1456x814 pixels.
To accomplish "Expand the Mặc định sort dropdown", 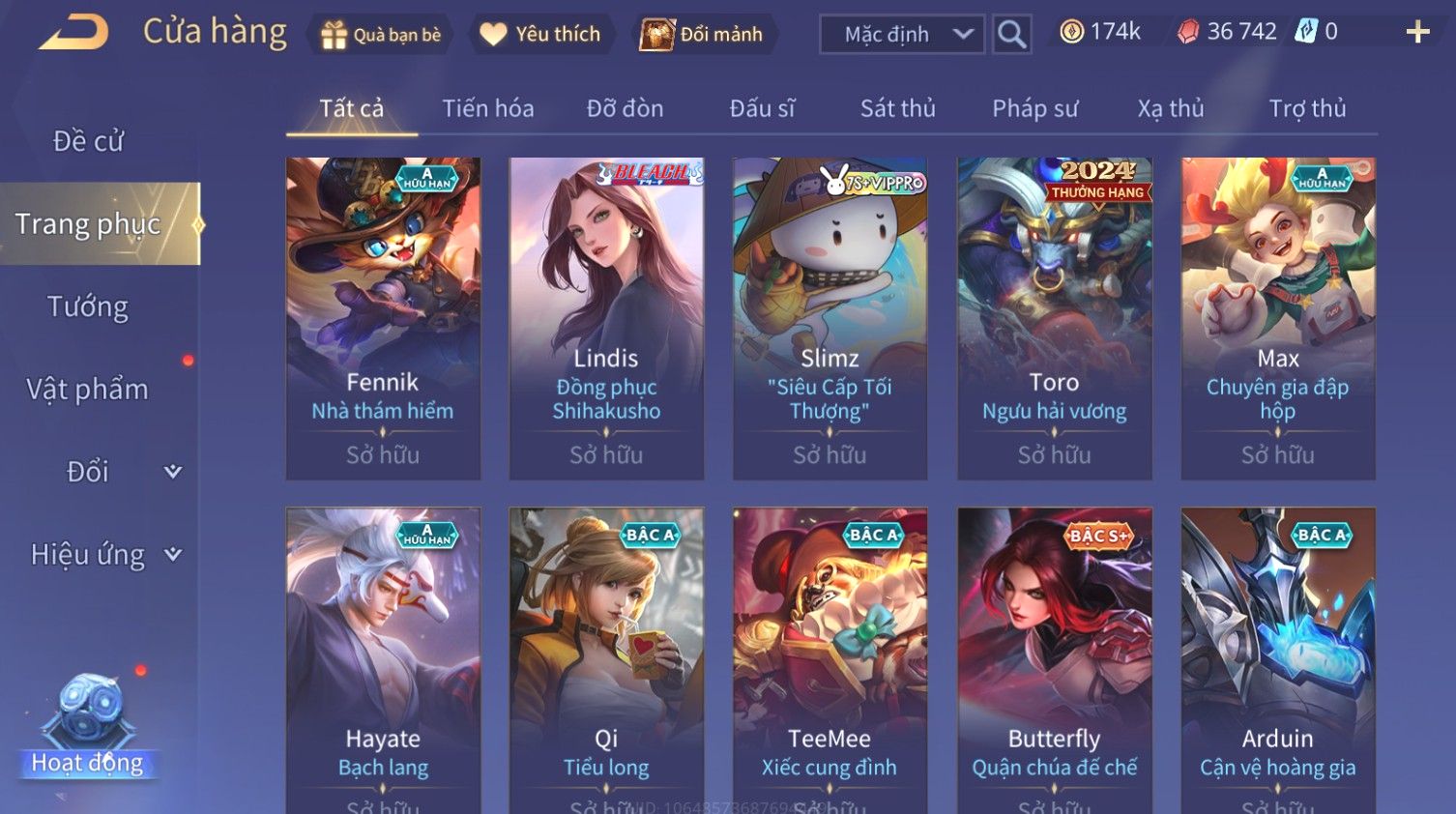I will tap(902, 35).
